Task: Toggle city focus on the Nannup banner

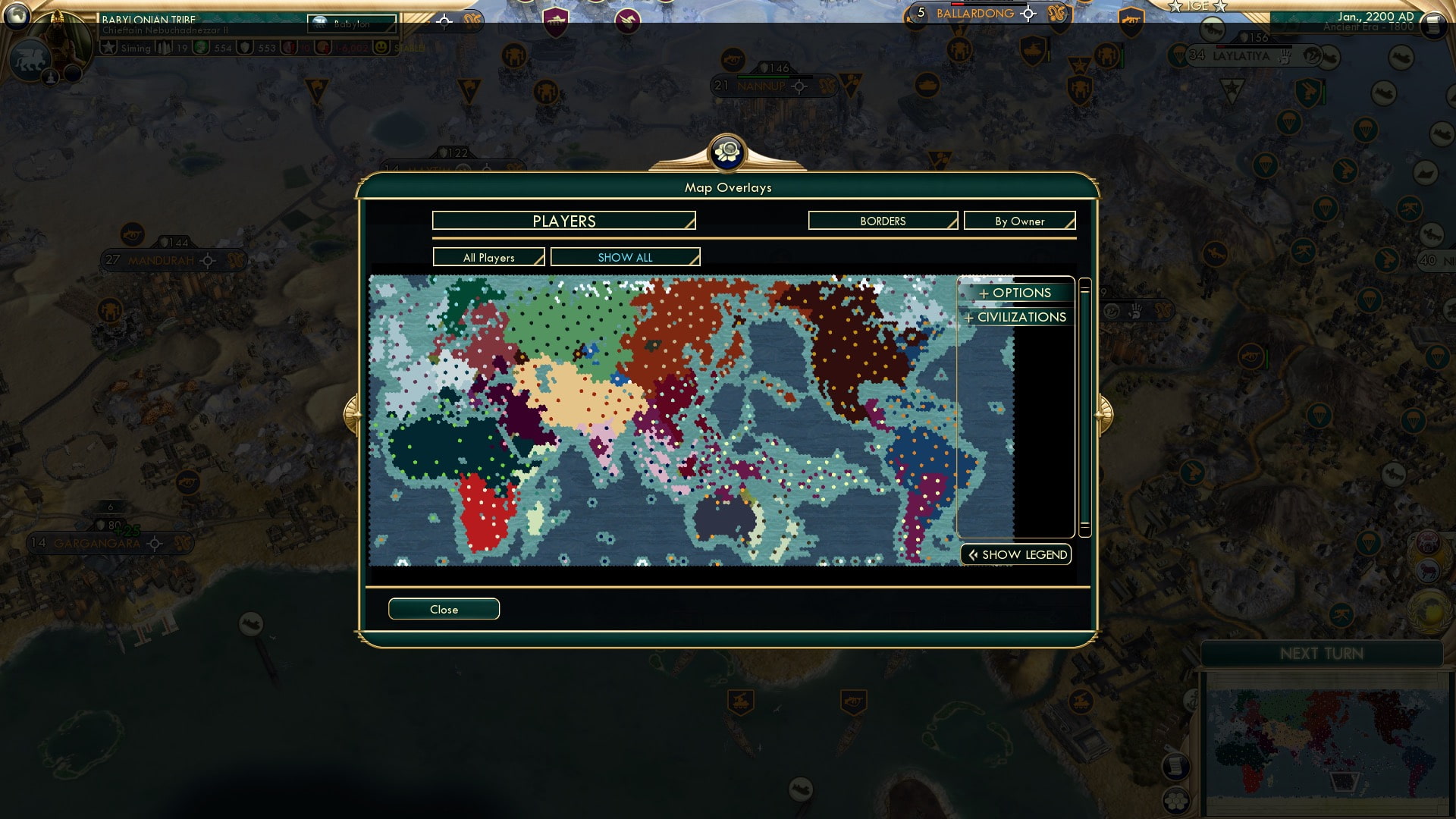Action: click(x=798, y=86)
